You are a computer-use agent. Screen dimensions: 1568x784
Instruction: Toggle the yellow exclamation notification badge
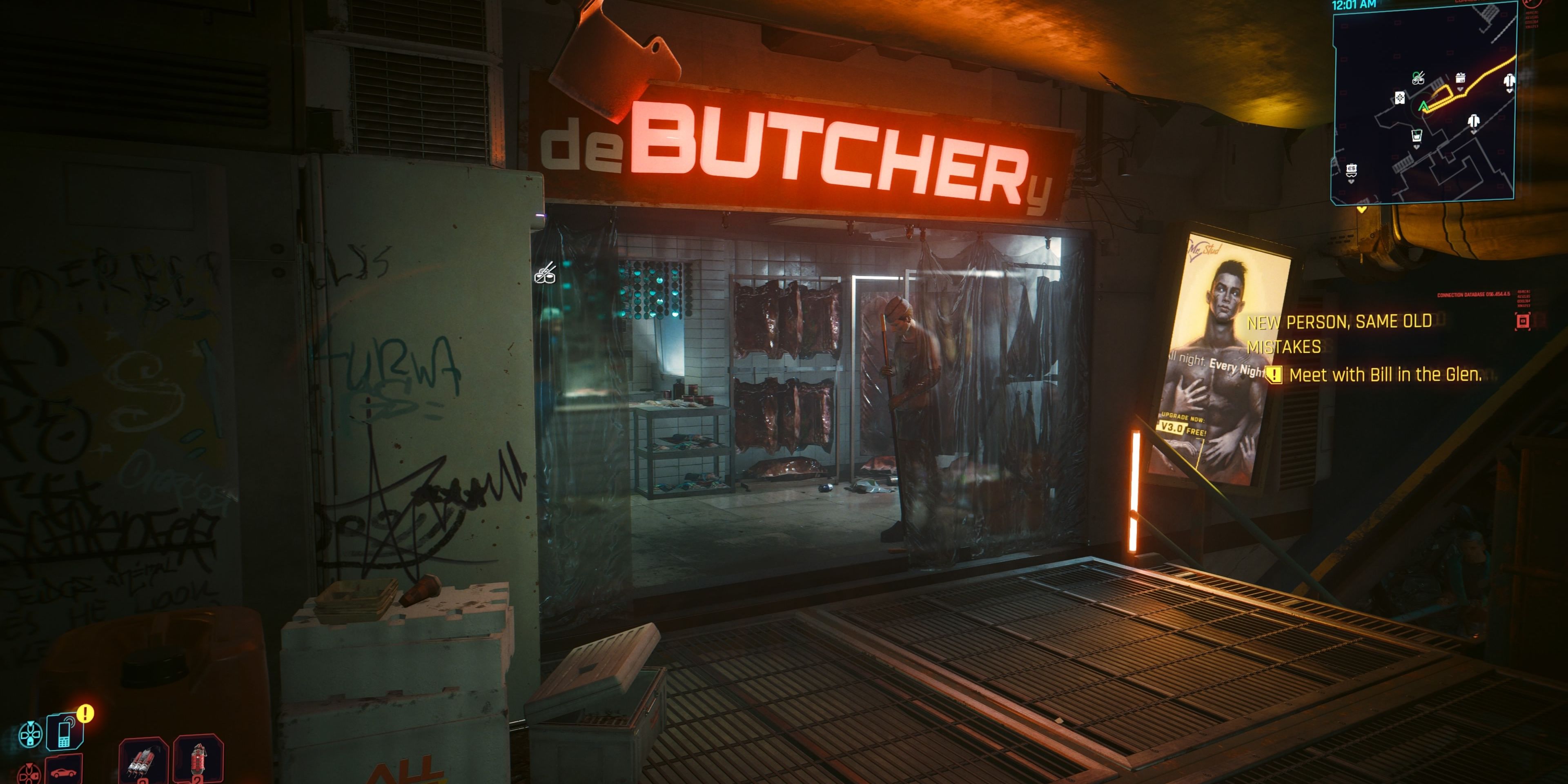85,714
